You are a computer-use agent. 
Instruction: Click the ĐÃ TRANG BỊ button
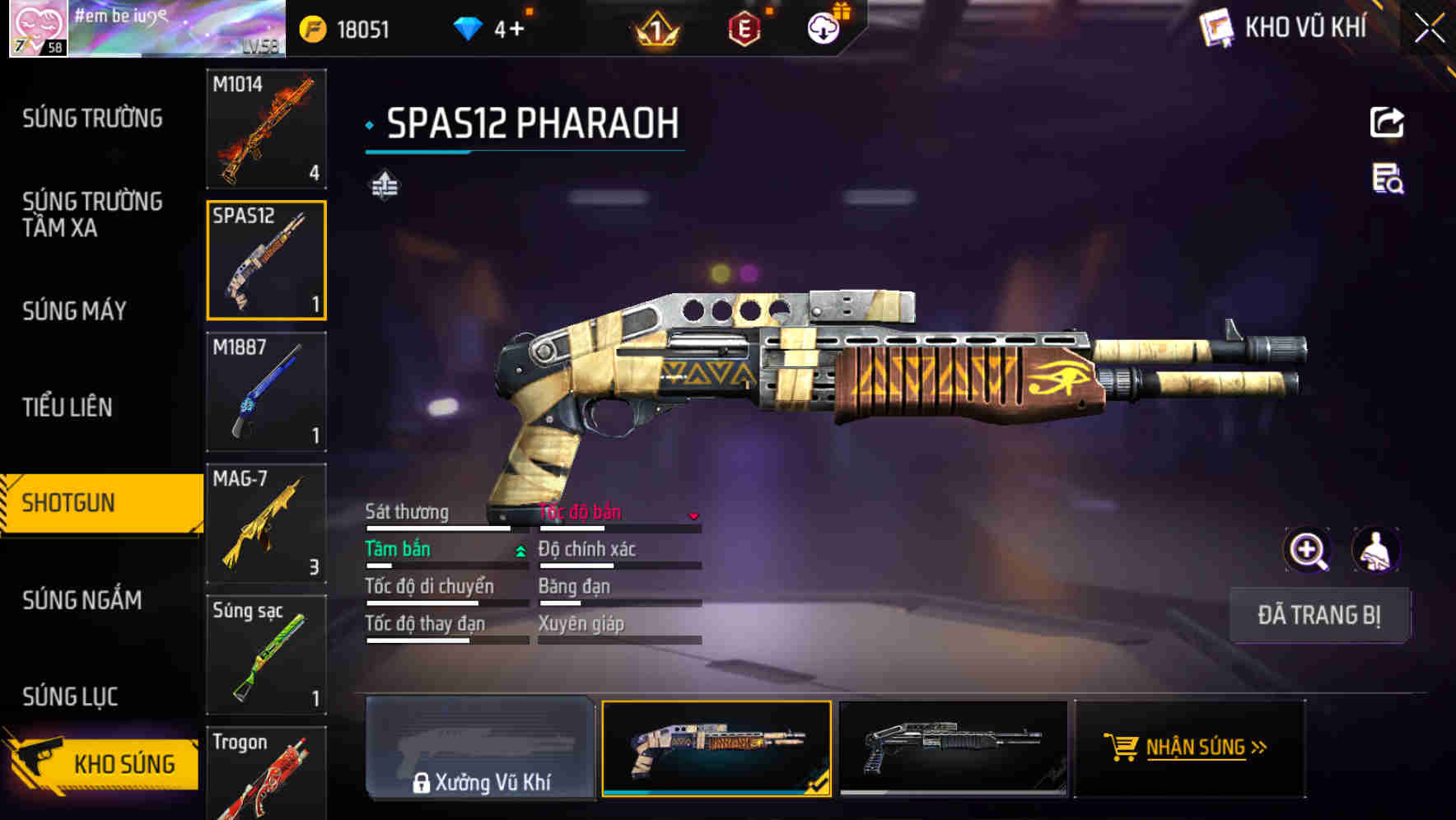(1319, 615)
